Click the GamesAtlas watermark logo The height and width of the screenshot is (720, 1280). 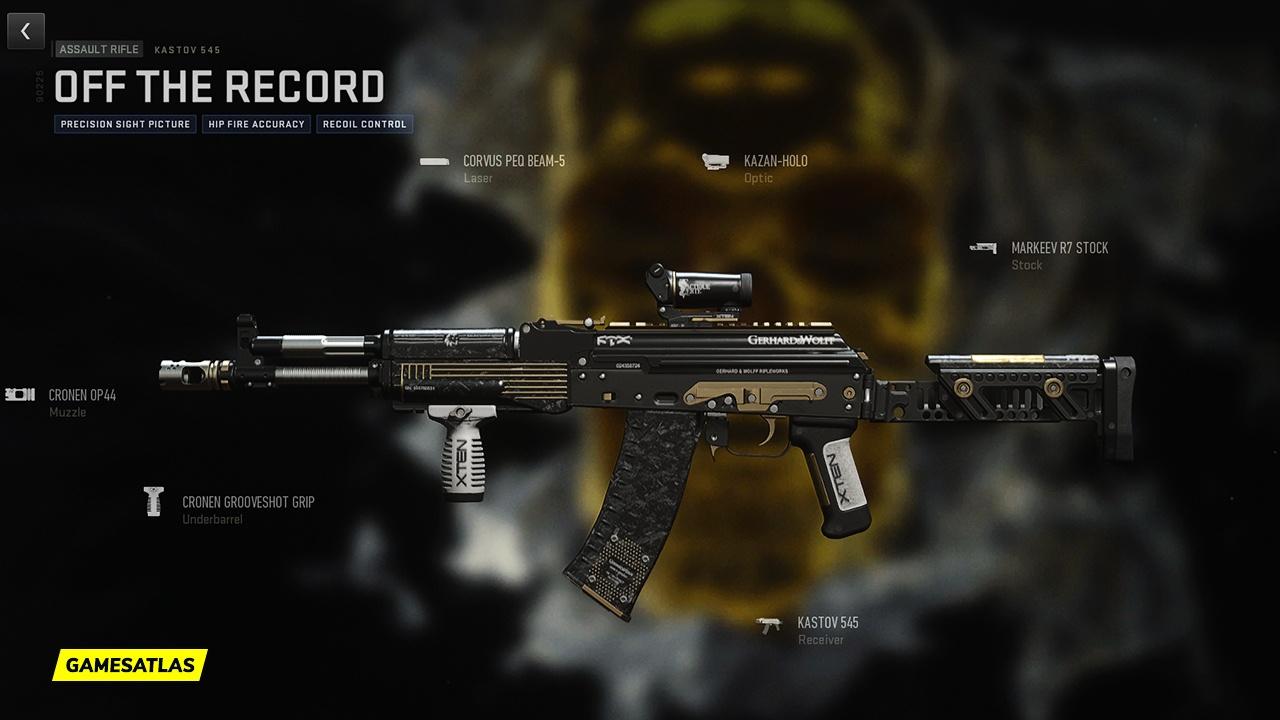(x=130, y=664)
